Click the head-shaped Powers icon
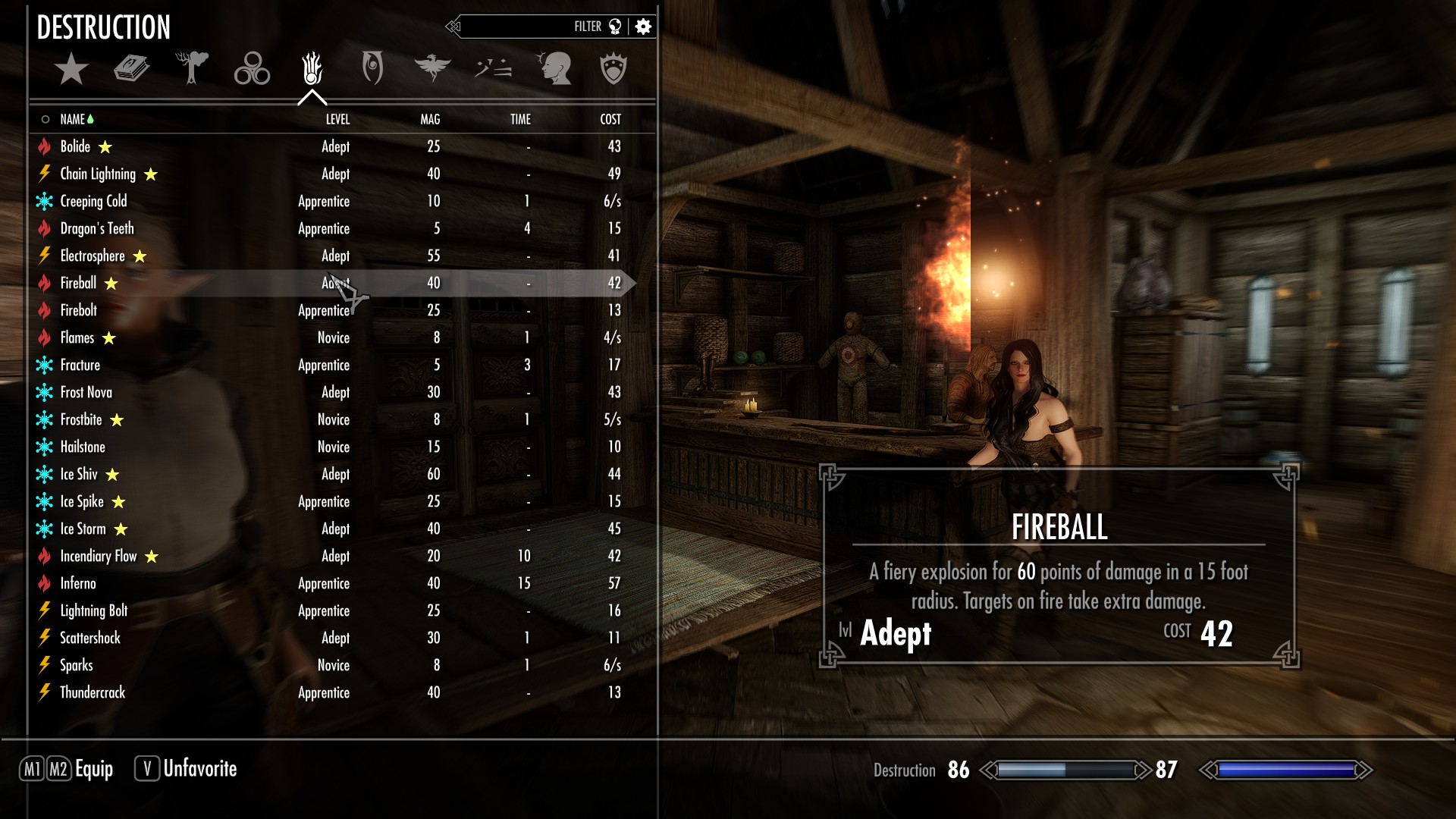Viewport: 1456px width, 819px height. (556, 68)
